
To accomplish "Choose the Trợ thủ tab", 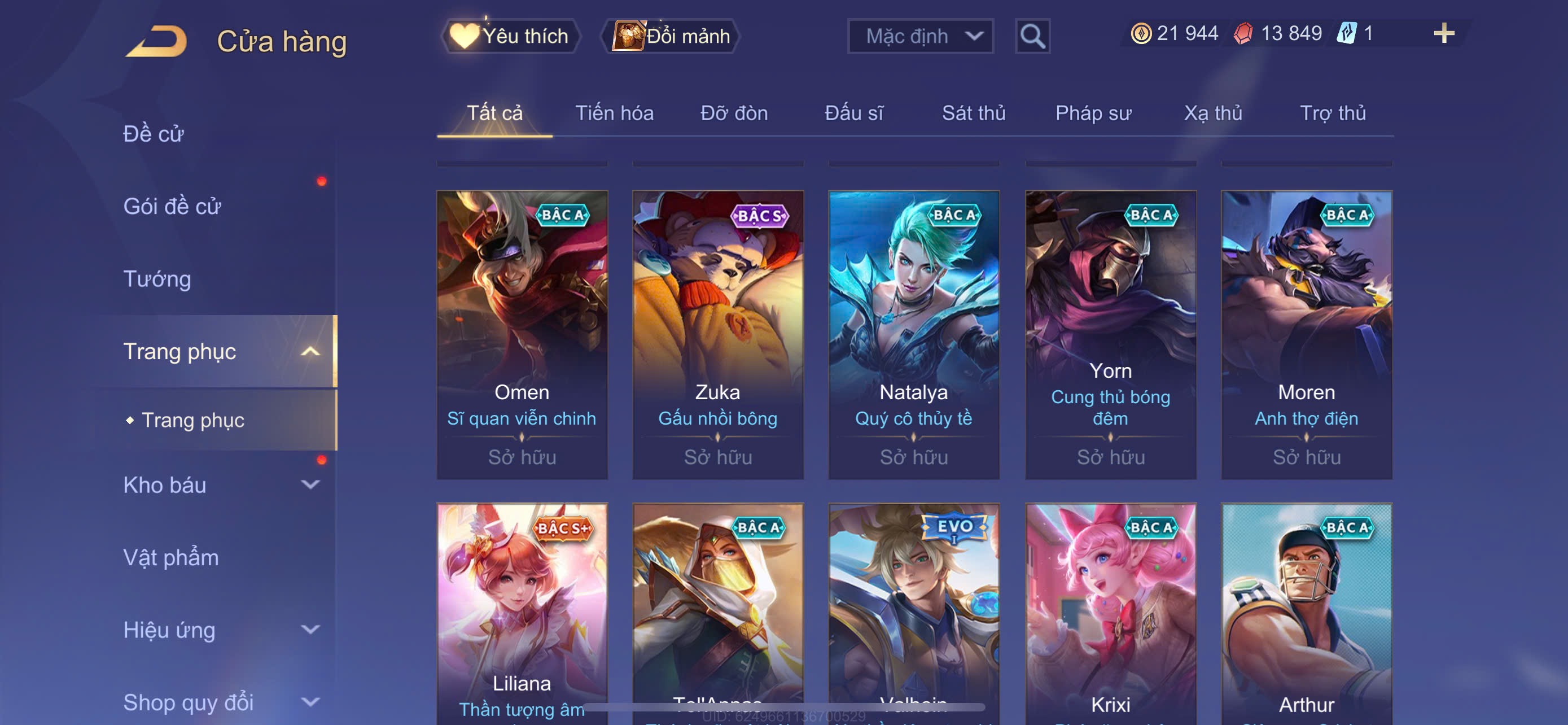I will (x=1333, y=113).
